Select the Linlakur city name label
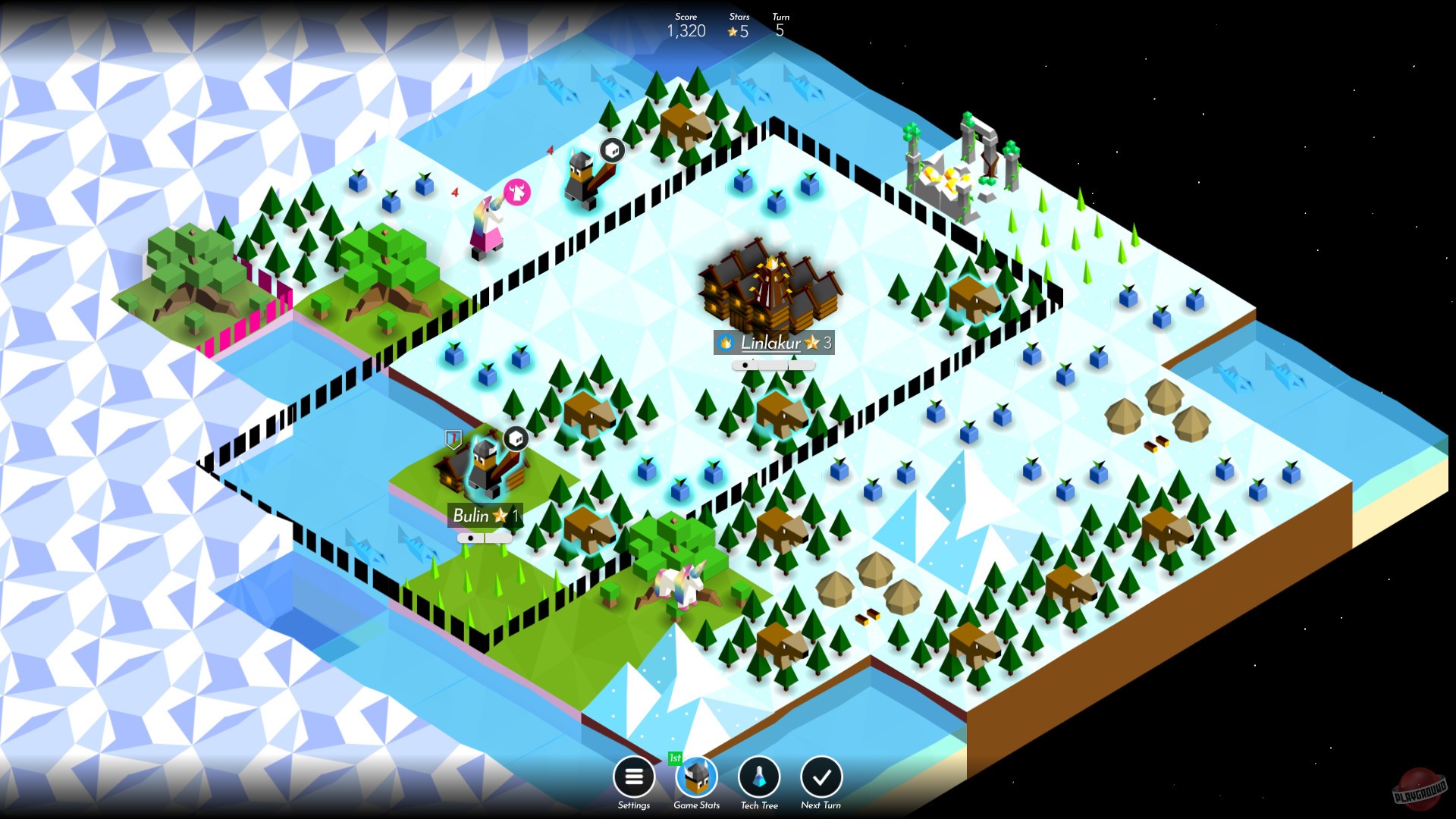The image size is (1456, 819). click(x=772, y=344)
